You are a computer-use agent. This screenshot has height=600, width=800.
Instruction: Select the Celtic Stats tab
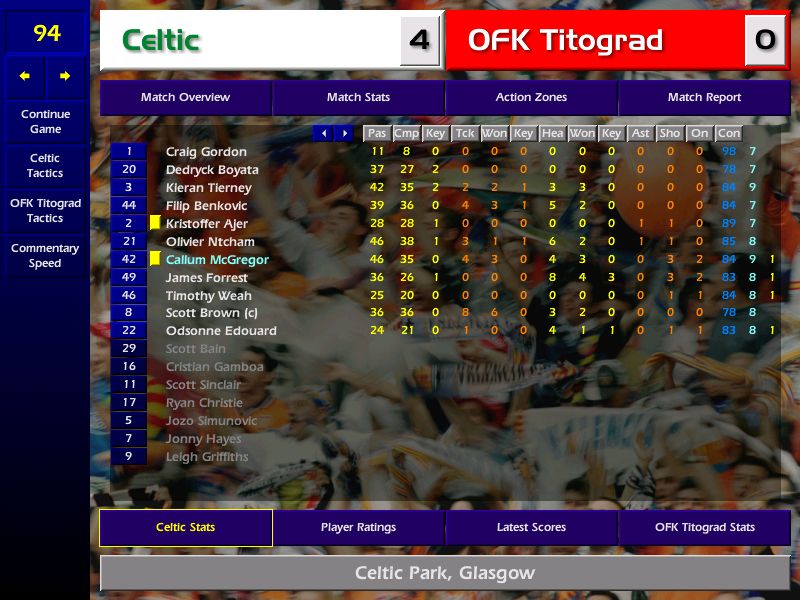point(185,527)
